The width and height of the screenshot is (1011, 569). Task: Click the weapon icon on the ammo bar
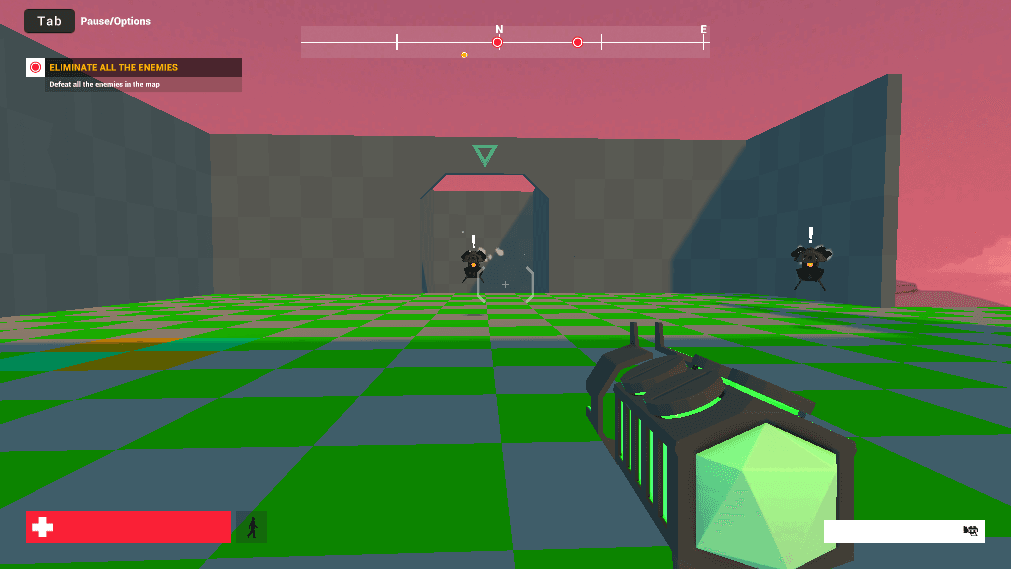click(969, 531)
